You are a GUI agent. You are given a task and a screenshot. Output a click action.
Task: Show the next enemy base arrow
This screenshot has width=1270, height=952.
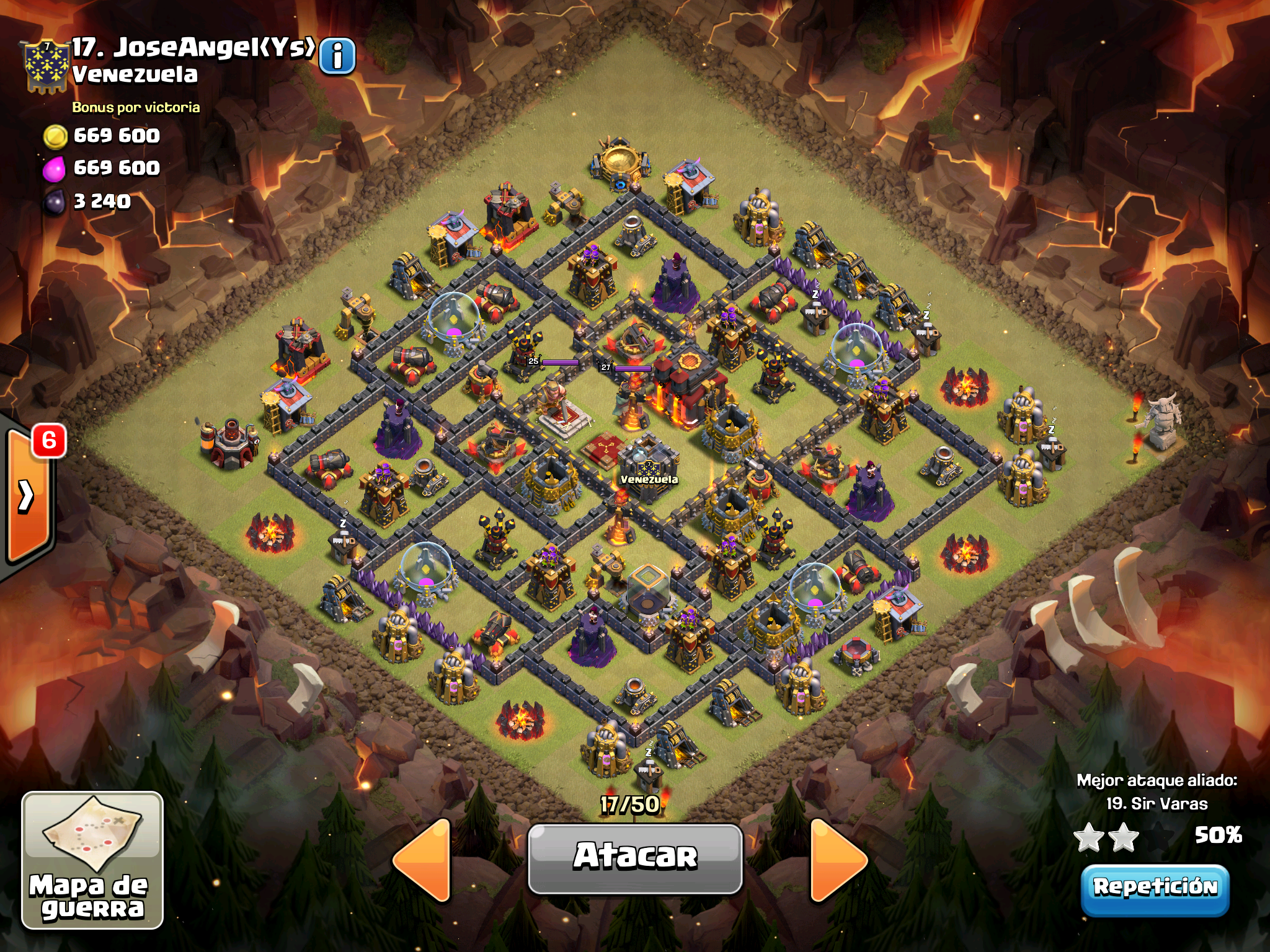(x=837, y=860)
